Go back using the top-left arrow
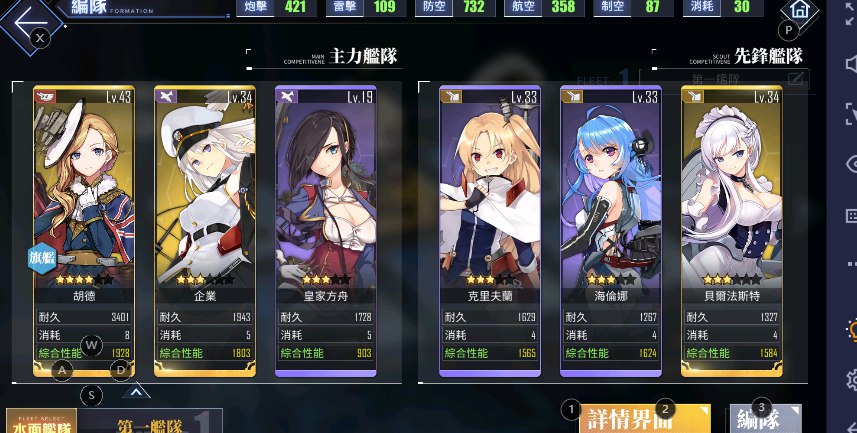This screenshot has width=857, height=433. click(28, 20)
